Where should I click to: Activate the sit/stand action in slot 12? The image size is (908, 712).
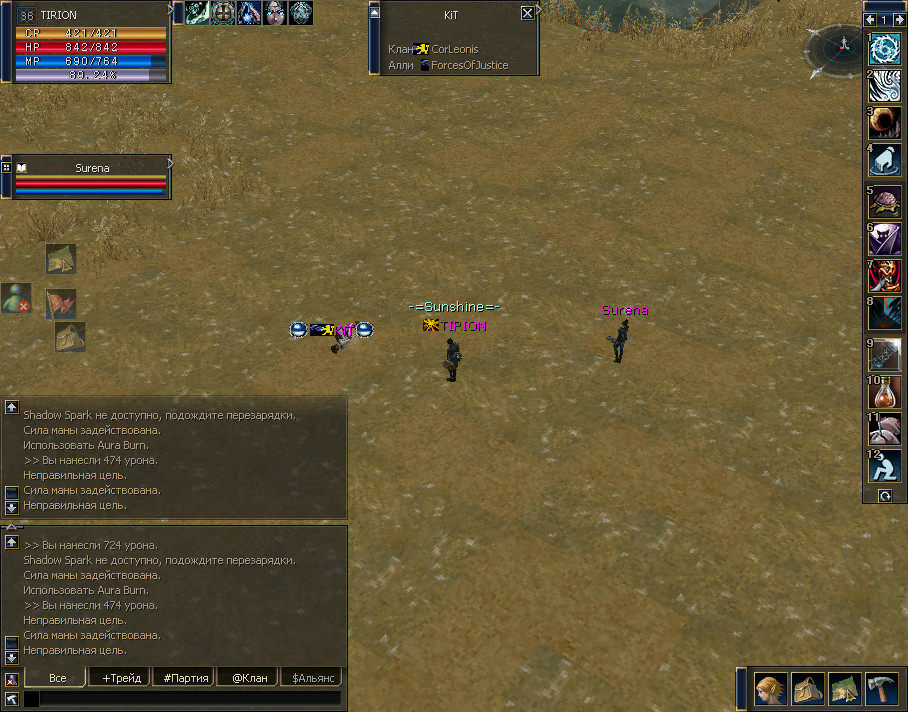coord(885,465)
